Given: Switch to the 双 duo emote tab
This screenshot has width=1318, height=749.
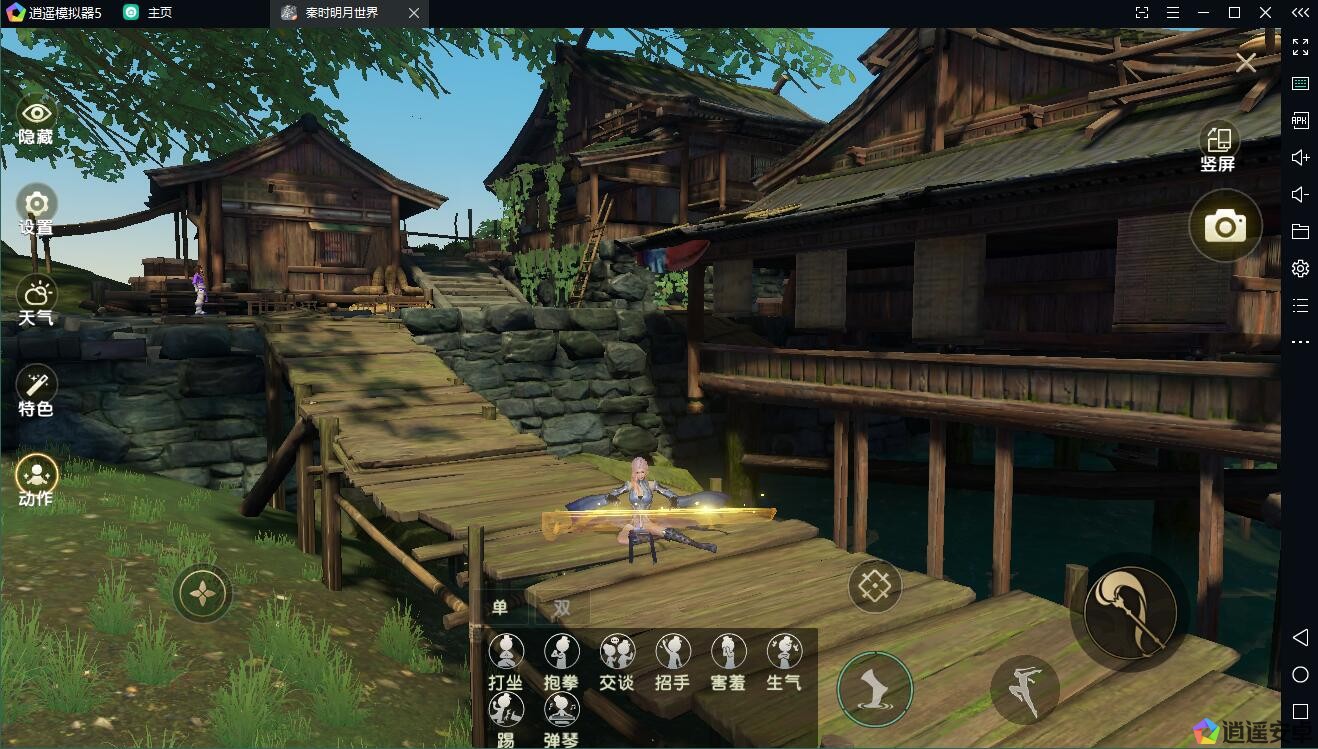Looking at the screenshot, I should click(x=562, y=607).
